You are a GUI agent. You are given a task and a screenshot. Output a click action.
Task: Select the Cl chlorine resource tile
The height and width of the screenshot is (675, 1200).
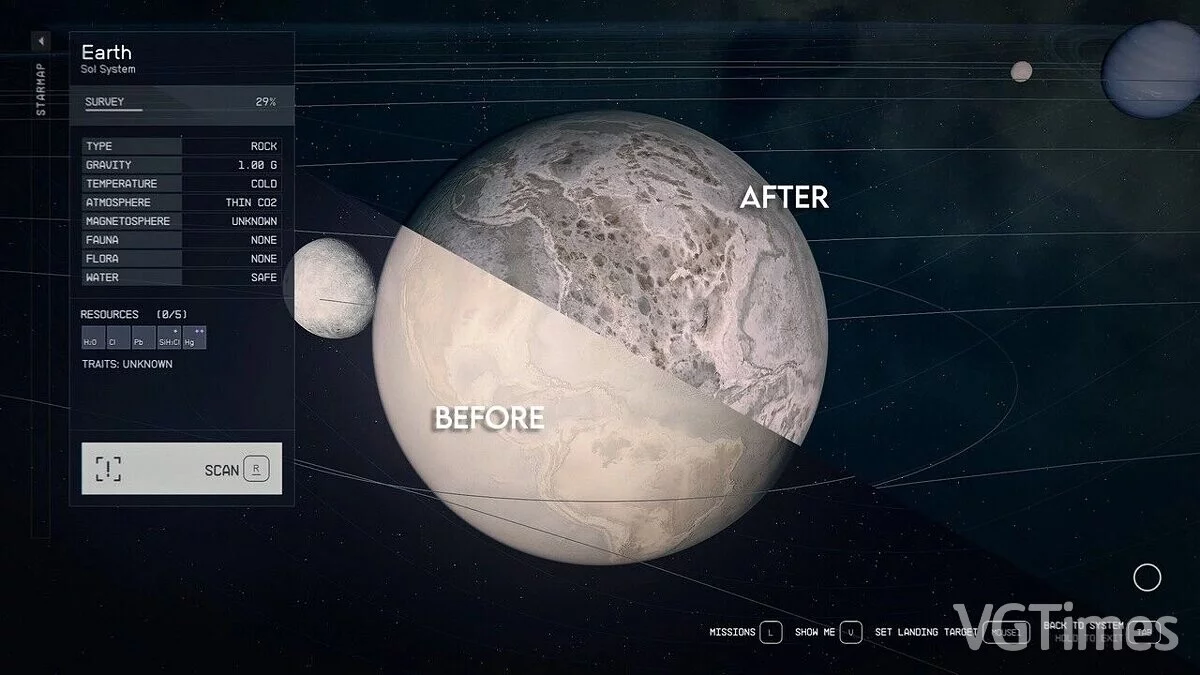coord(114,338)
